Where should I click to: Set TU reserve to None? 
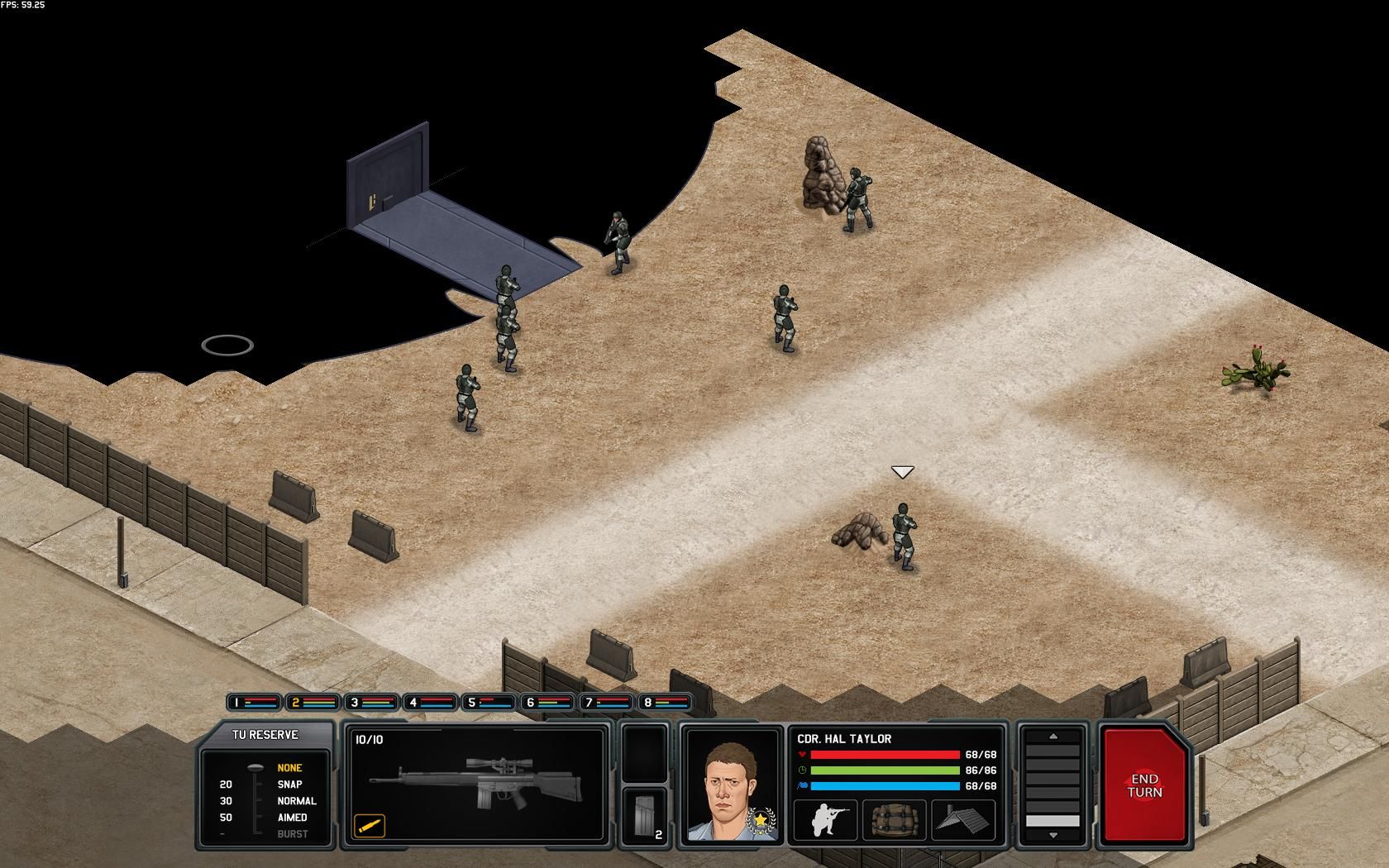pos(289,768)
